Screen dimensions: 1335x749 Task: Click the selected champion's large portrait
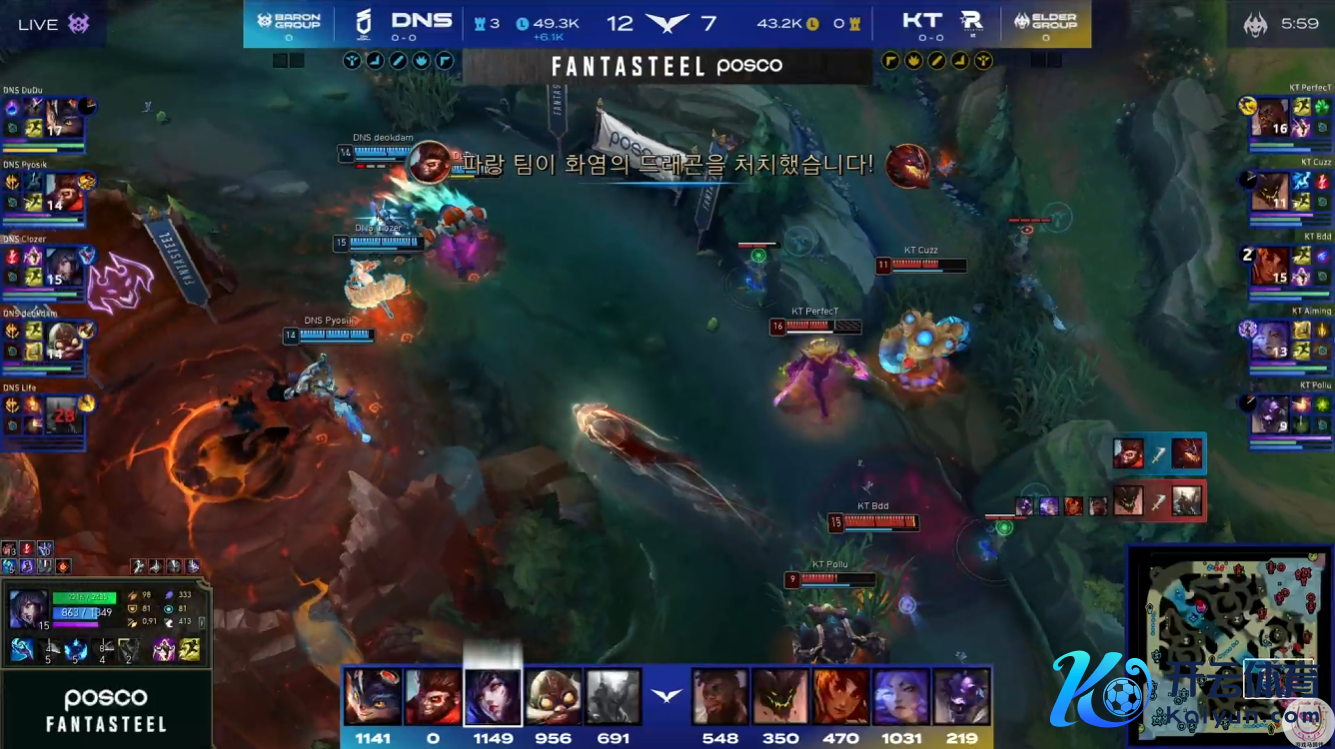click(x=27, y=608)
